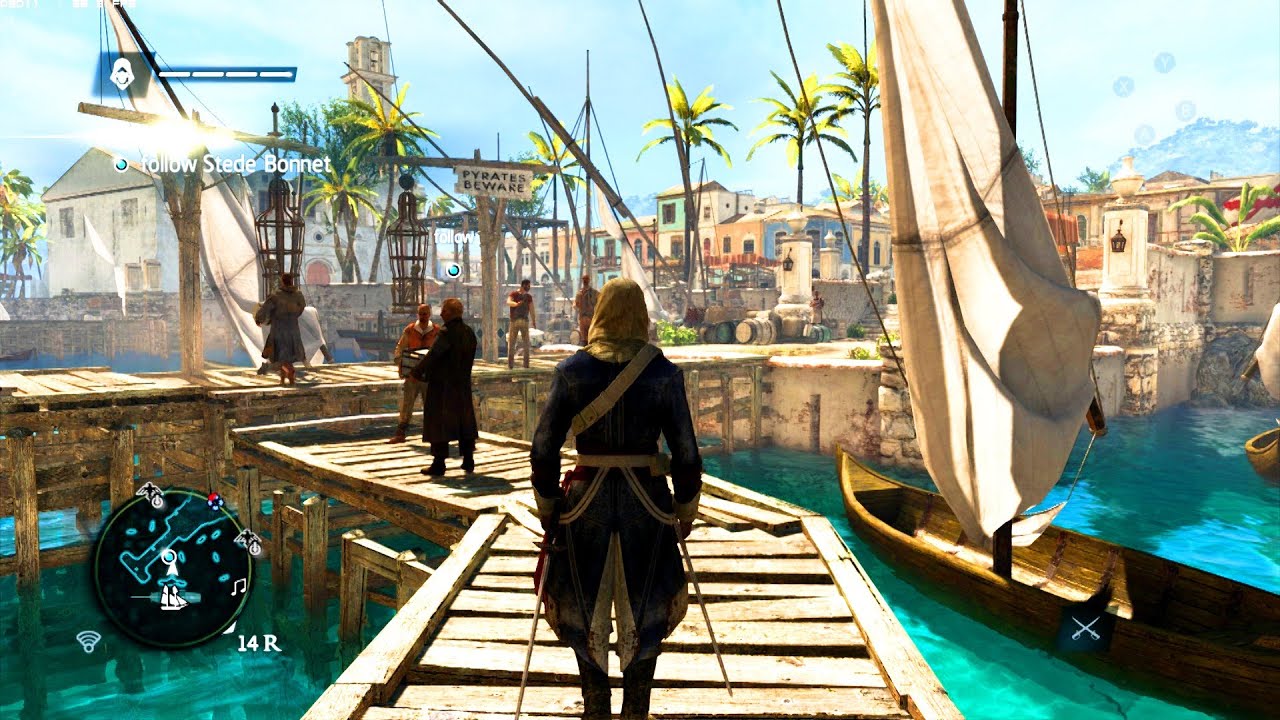This screenshot has width=1280, height=720.
Task: Select the crossed swords weapon icon
Action: tap(1084, 628)
